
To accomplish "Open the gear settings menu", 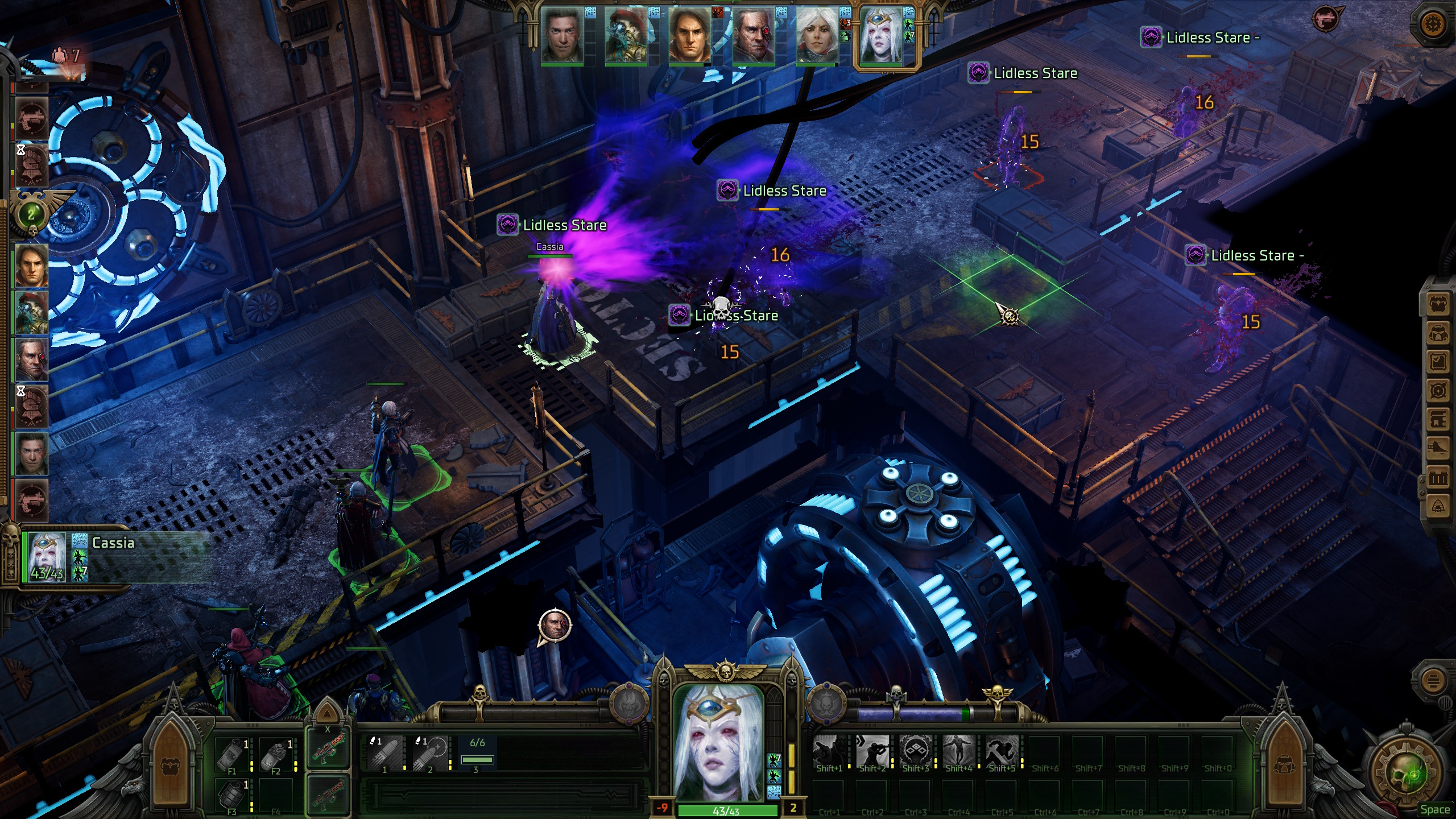I will click(x=1434, y=24).
